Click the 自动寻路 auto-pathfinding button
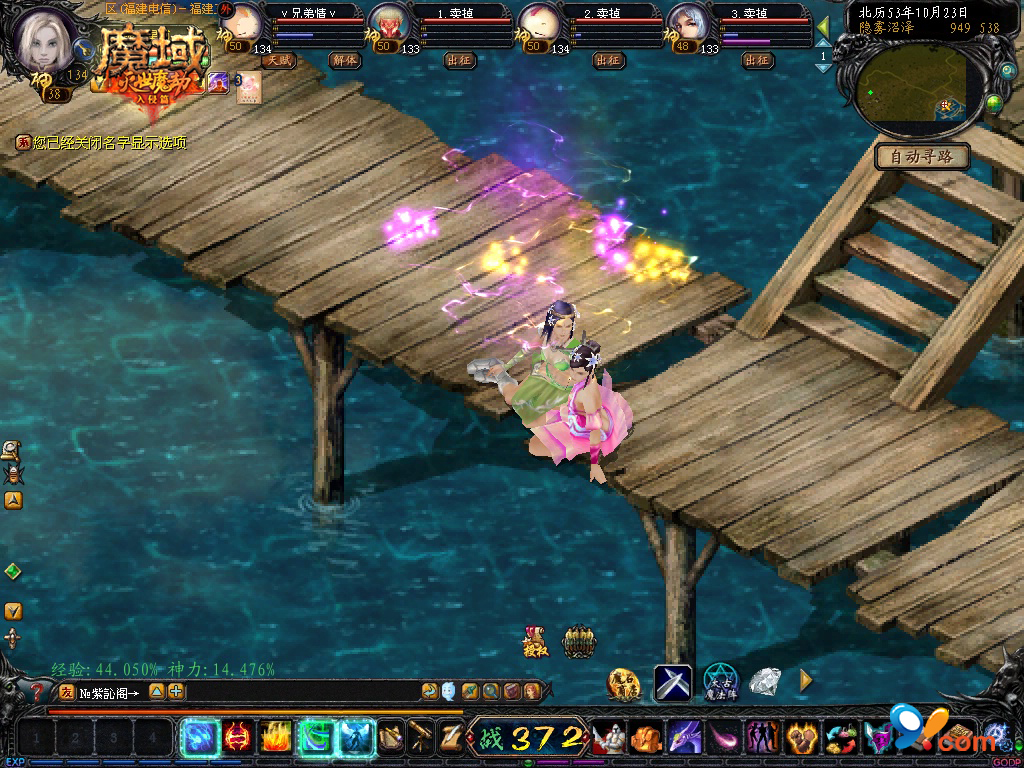1024x768 pixels. tap(922, 156)
